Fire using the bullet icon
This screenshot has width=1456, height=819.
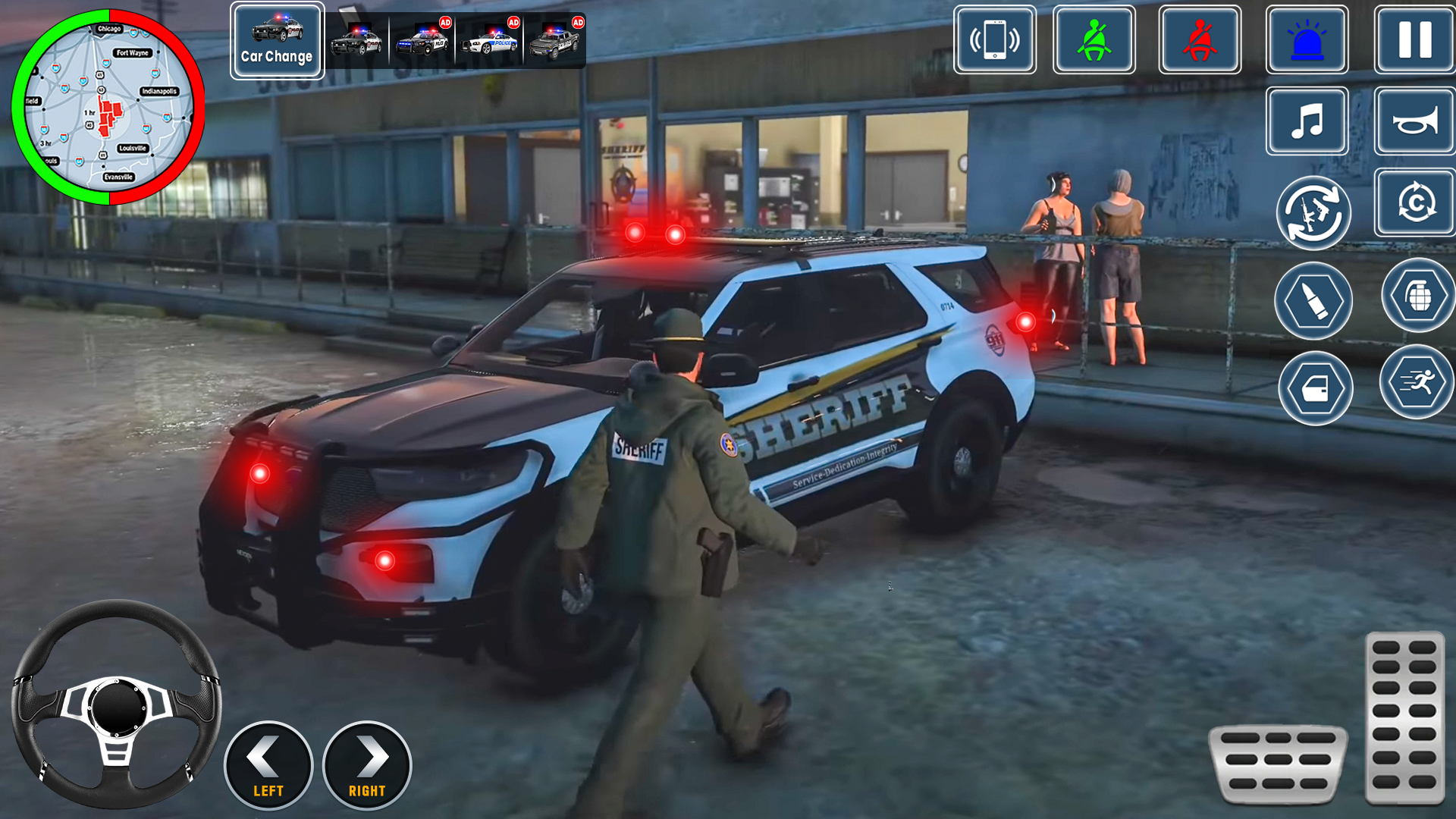[x=1314, y=300]
